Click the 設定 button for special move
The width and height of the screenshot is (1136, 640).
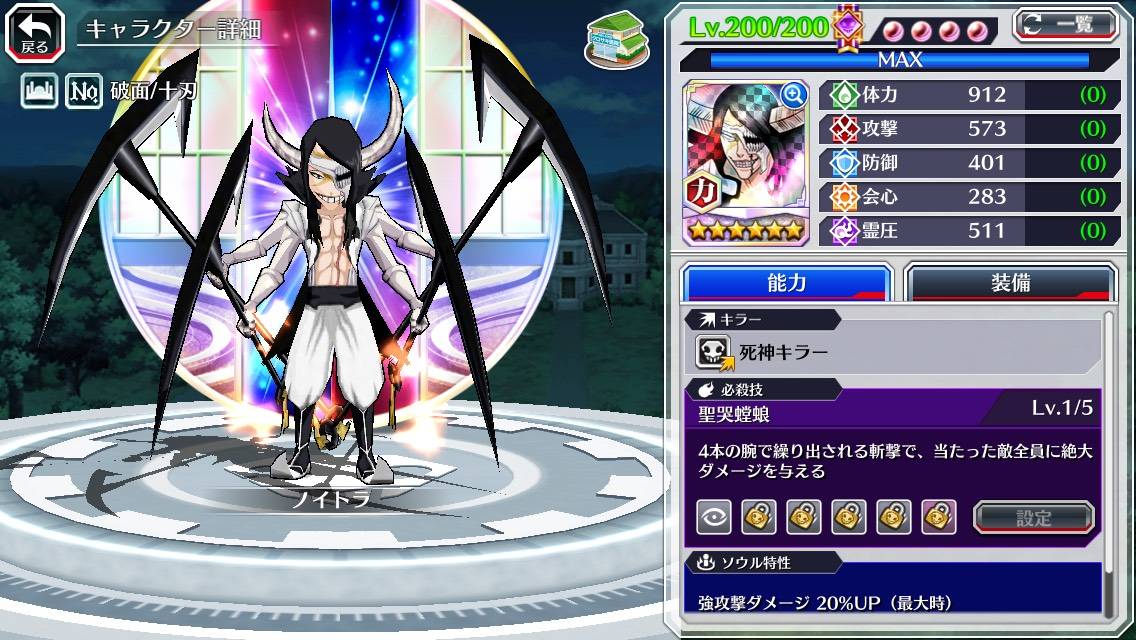[x=1034, y=518]
